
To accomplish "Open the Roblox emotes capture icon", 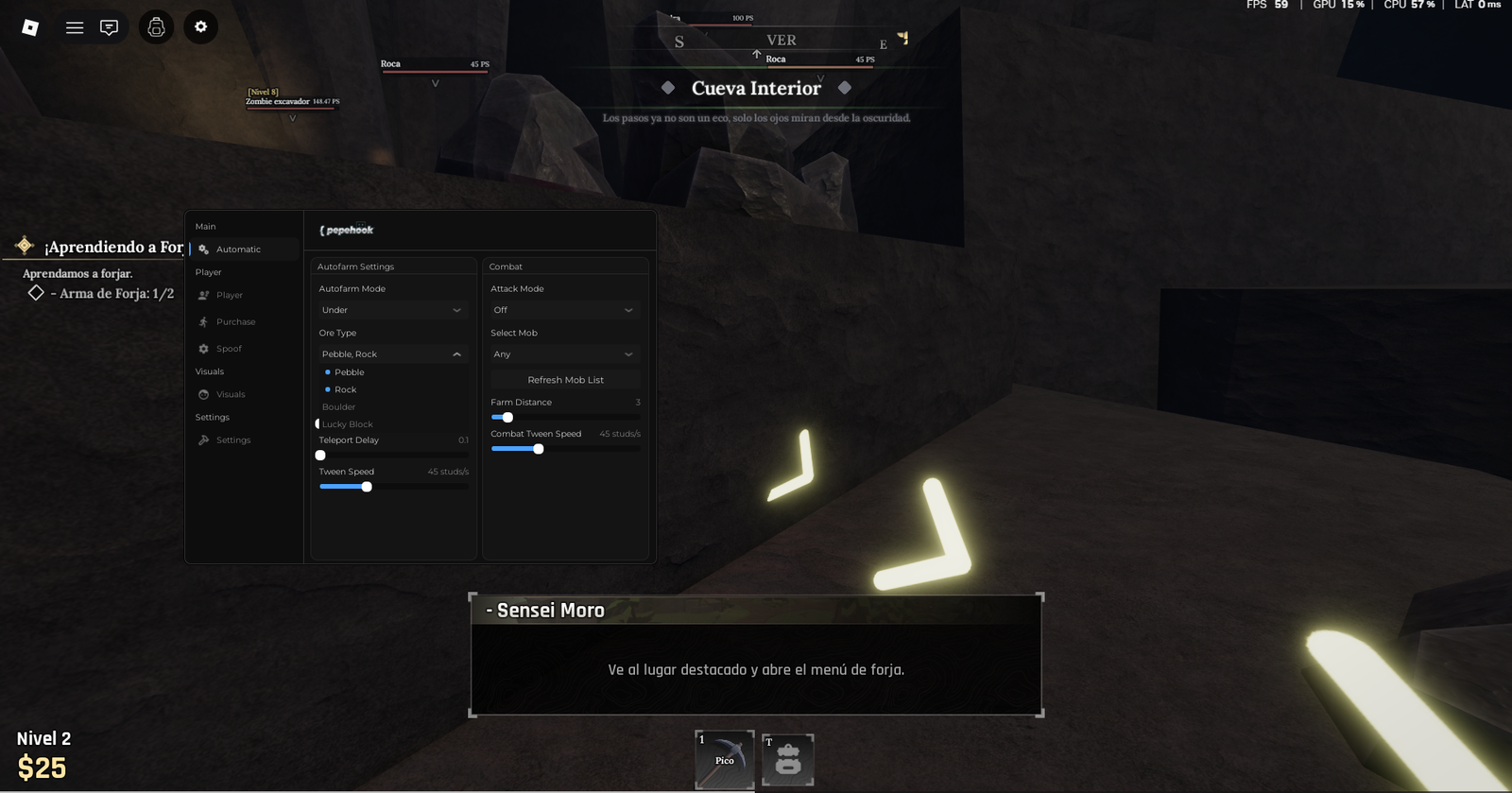I will [x=156, y=26].
